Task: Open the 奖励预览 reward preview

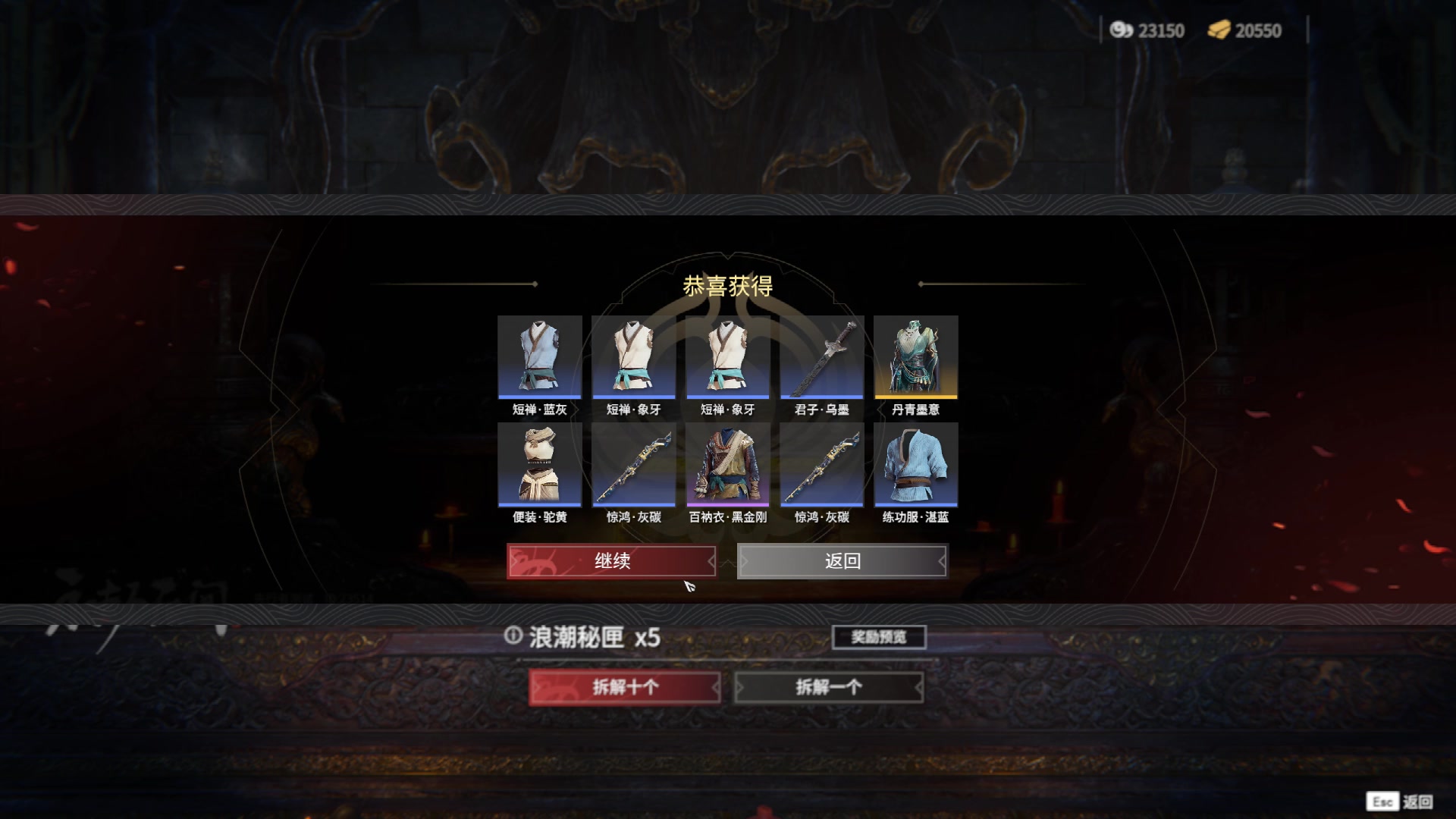Action: (878, 637)
